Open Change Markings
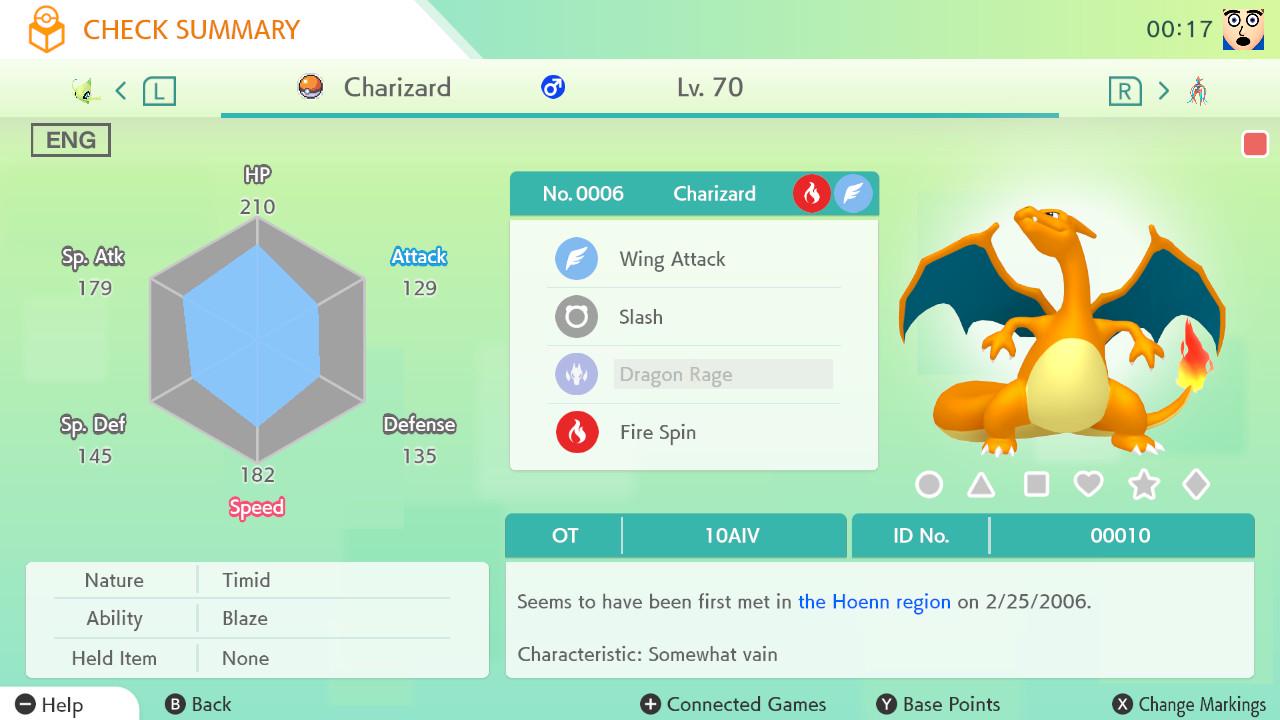The width and height of the screenshot is (1280, 720). point(1189,704)
